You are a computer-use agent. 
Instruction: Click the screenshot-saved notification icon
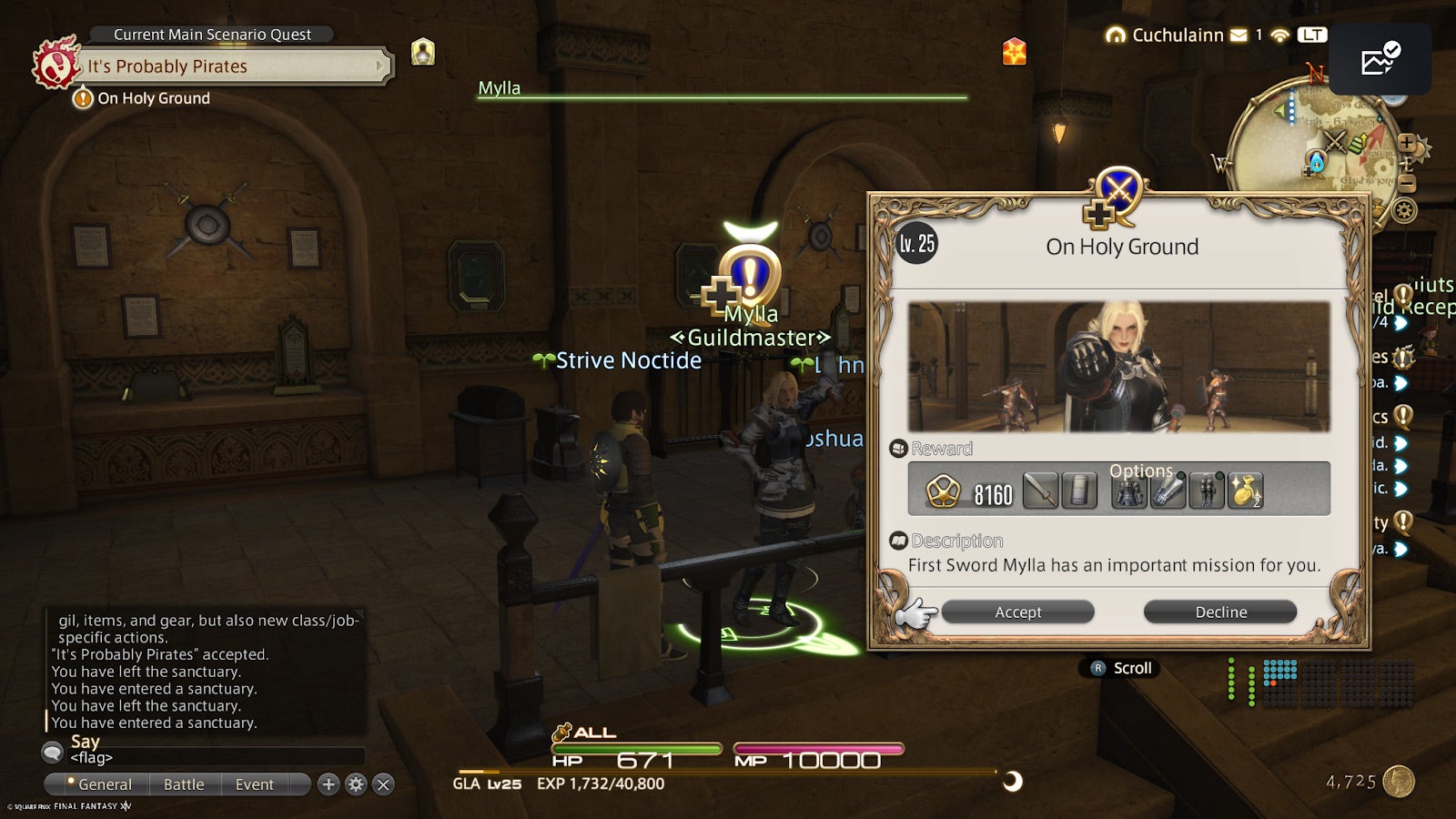(1381, 58)
